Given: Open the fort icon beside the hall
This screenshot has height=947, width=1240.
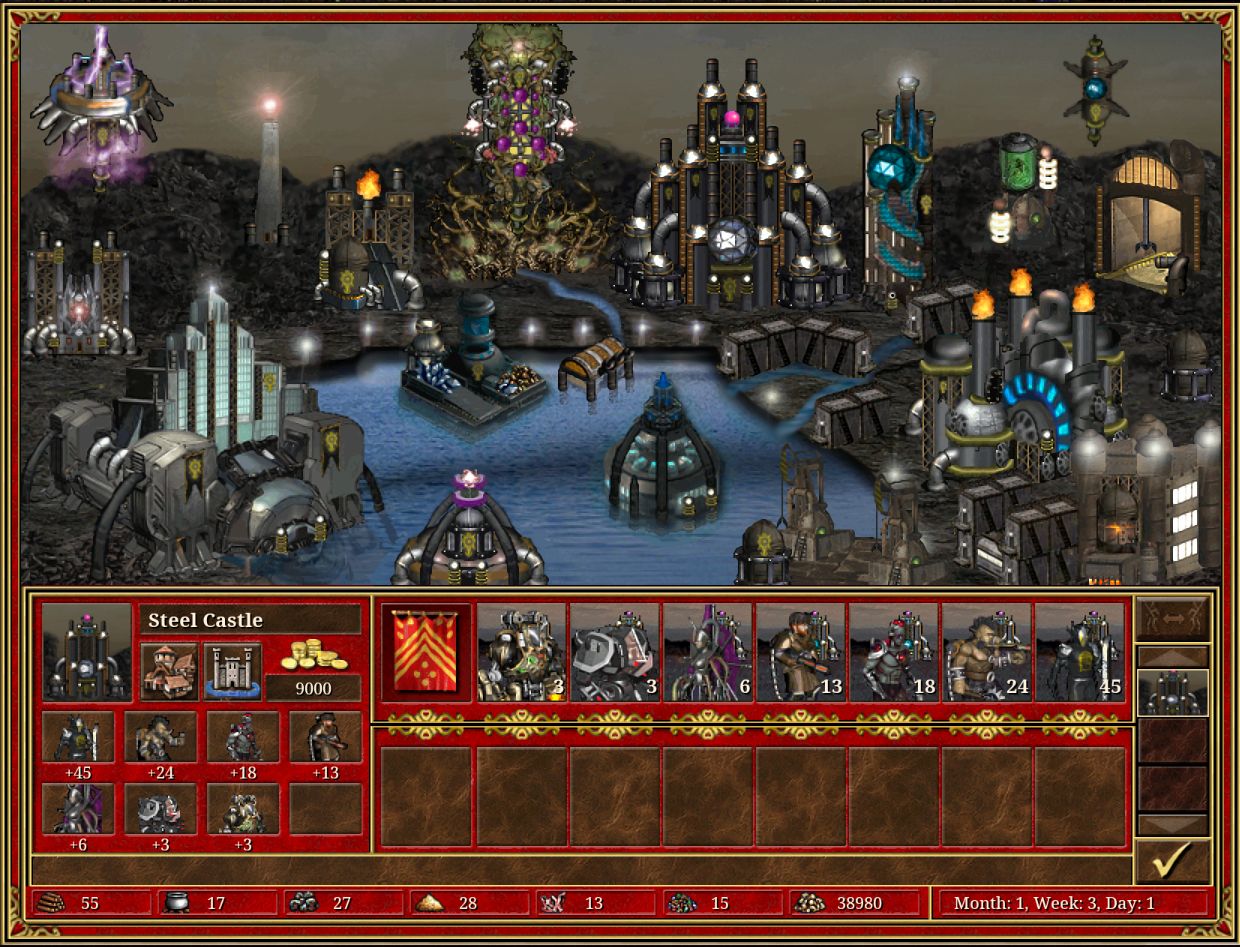Looking at the screenshot, I should point(232,670).
